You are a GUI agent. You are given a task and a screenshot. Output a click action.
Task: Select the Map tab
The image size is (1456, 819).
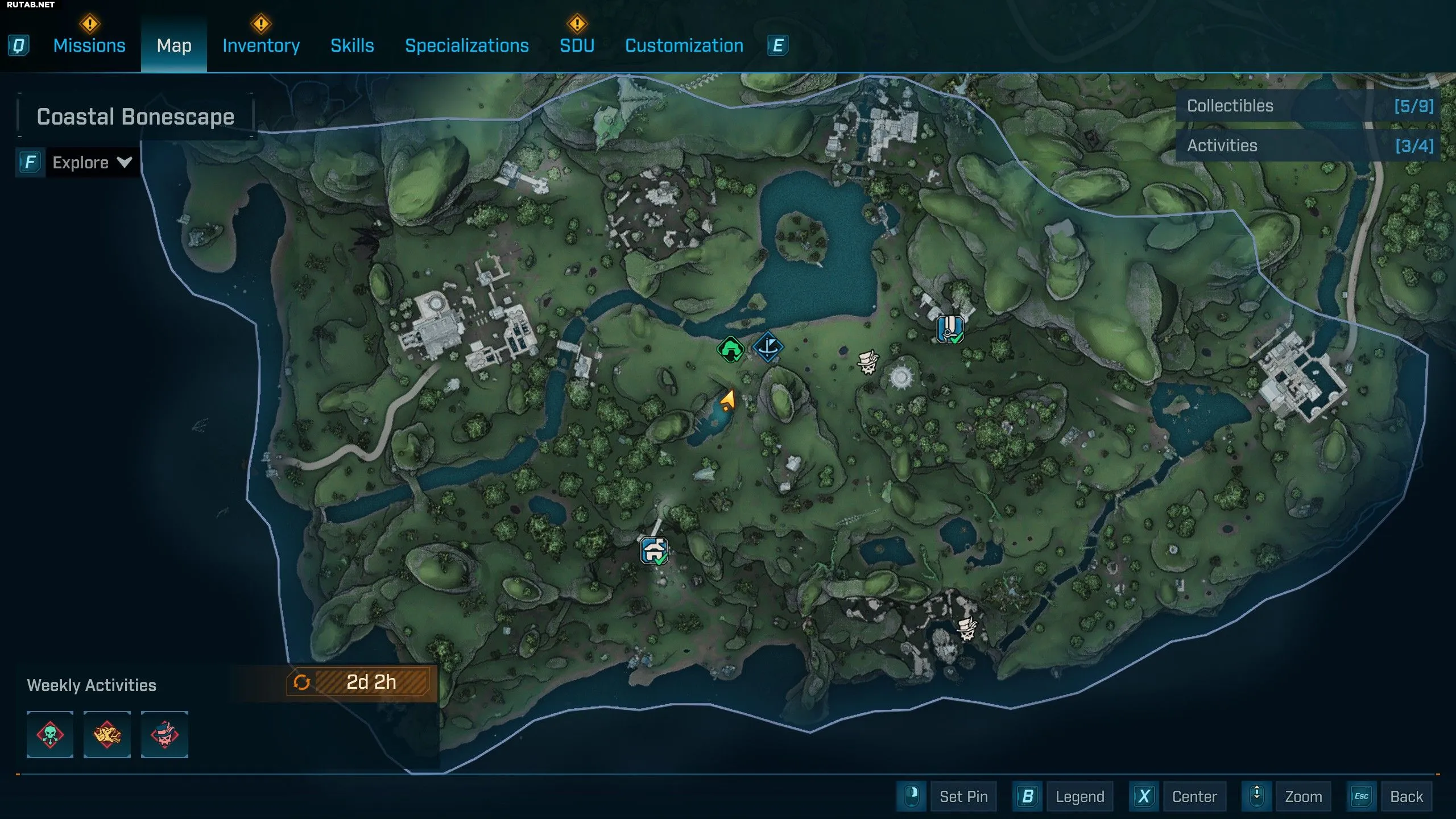tap(174, 45)
